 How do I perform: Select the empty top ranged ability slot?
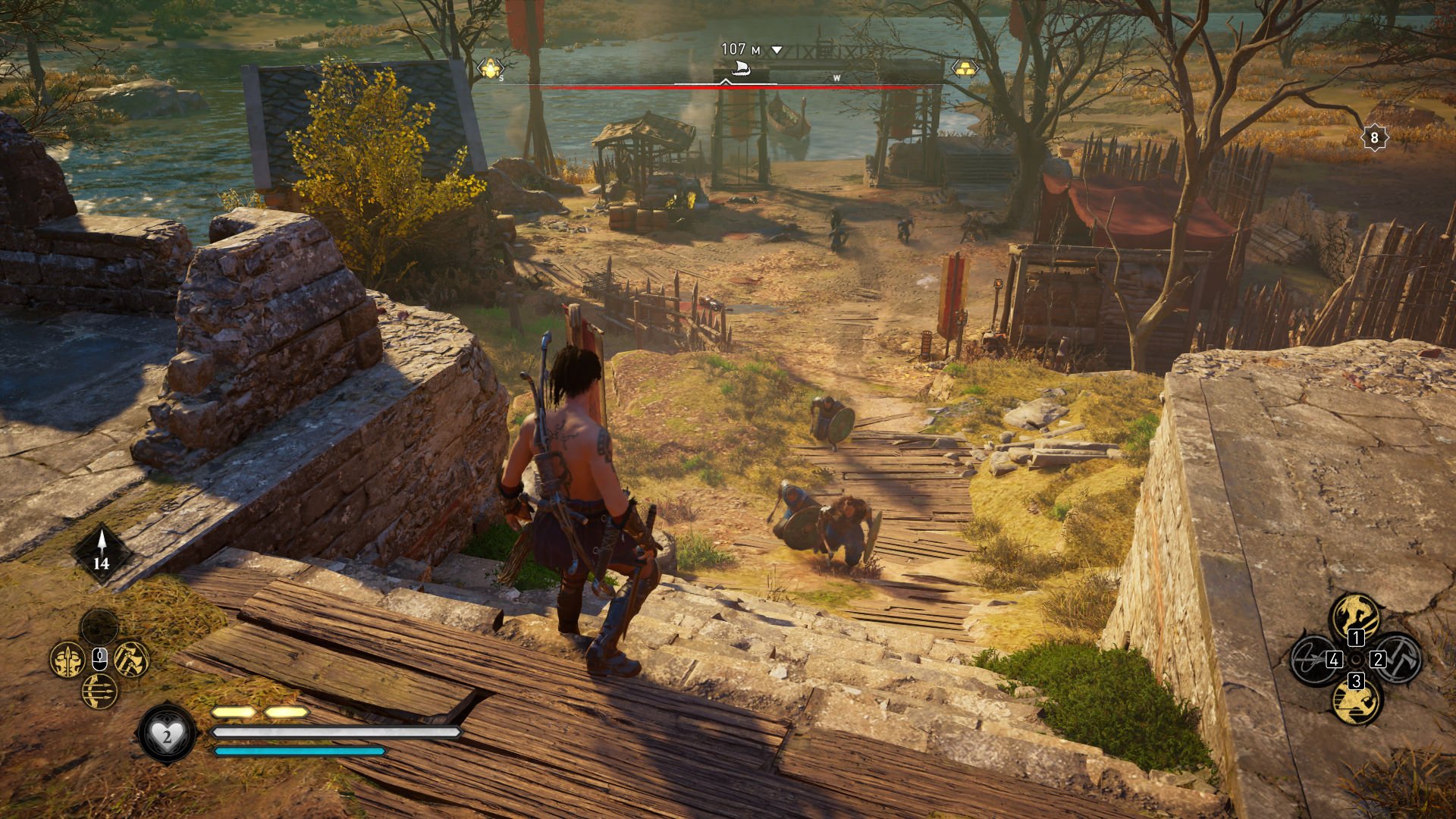tap(99, 627)
